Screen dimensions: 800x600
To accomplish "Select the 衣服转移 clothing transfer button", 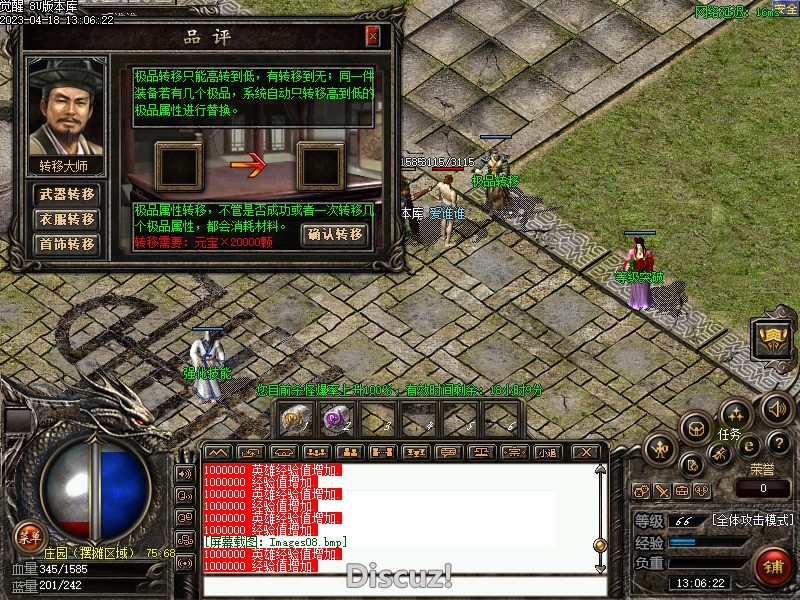I will tap(67, 219).
